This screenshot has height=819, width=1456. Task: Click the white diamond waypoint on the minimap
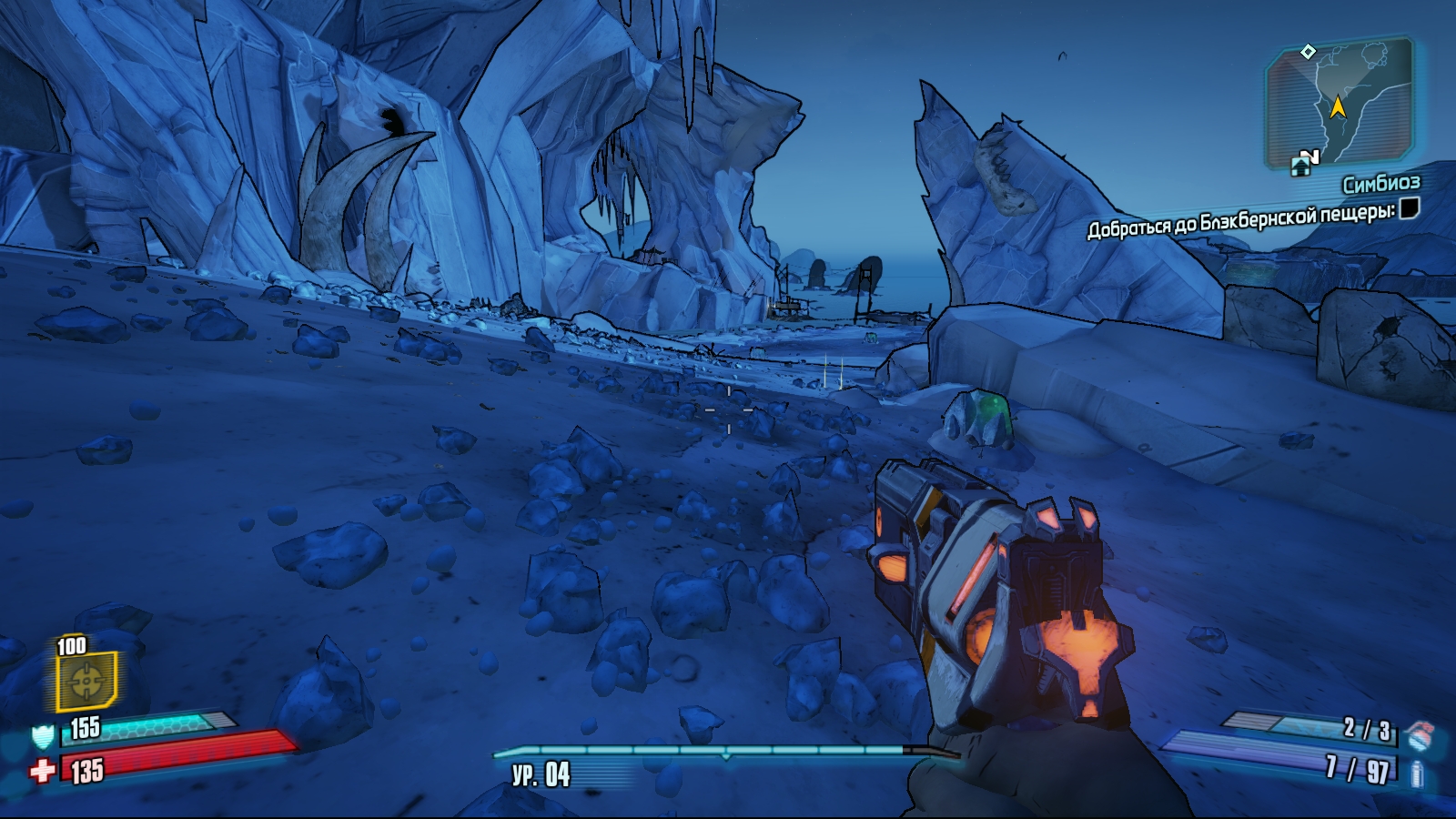(1308, 51)
